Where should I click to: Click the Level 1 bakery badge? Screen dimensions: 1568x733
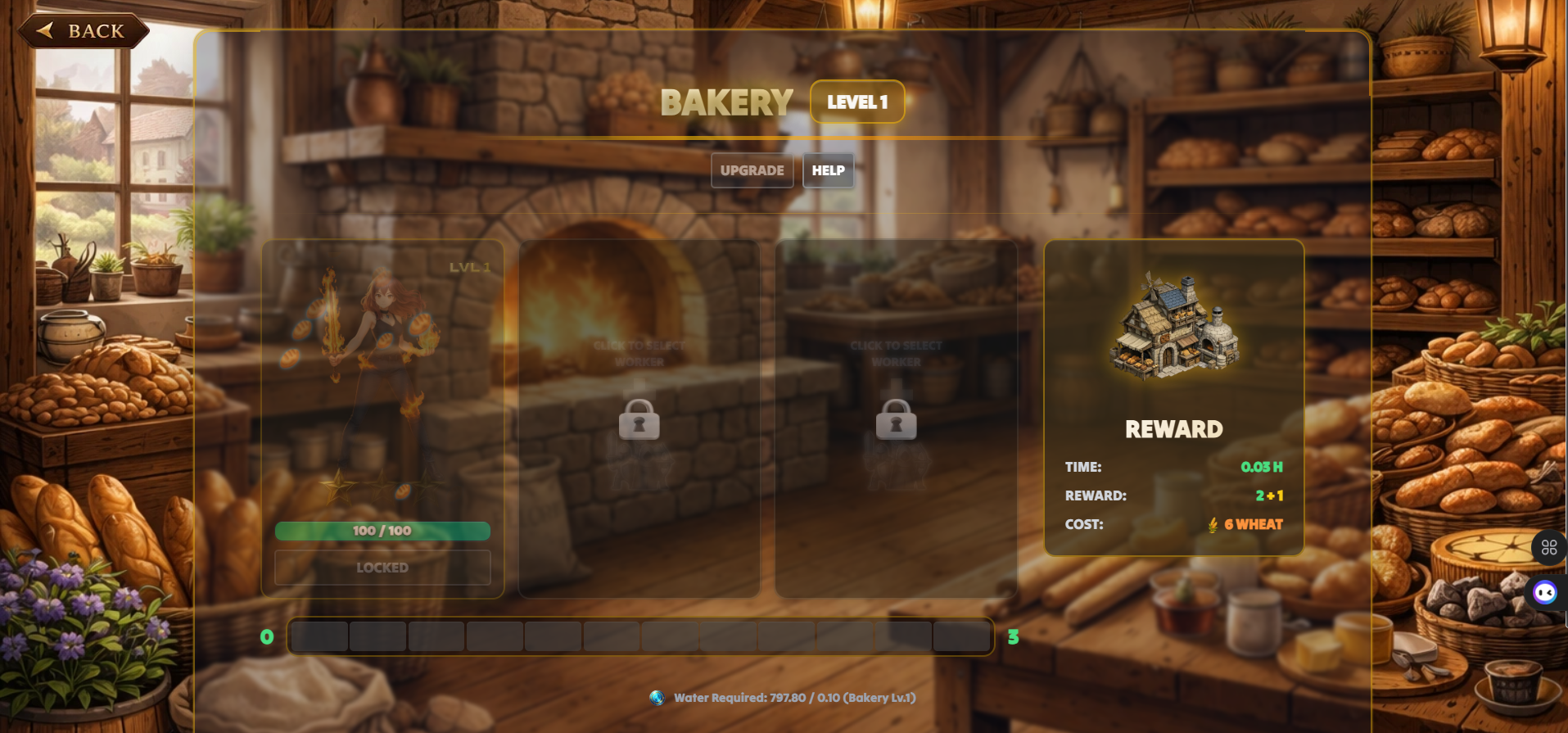[x=857, y=102]
